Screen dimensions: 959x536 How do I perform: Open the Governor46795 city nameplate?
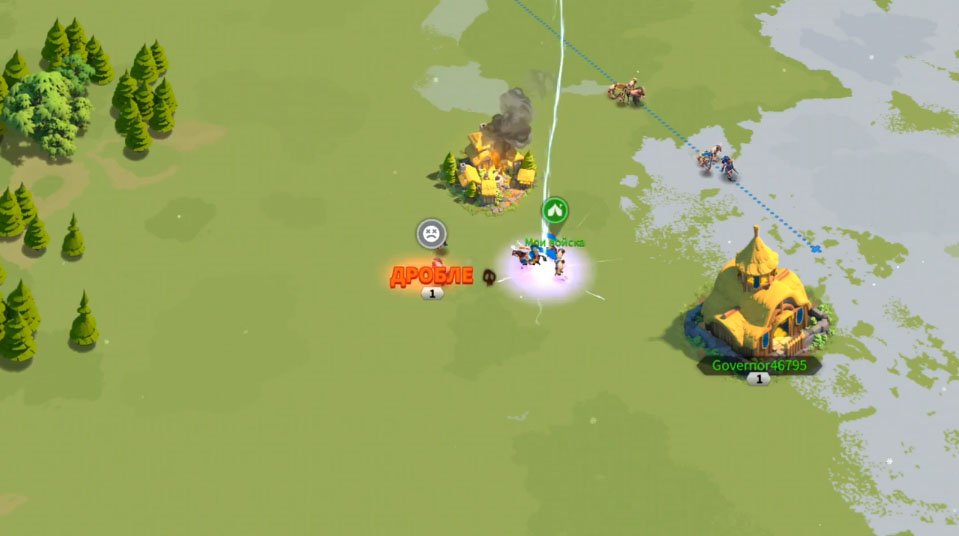point(758,365)
